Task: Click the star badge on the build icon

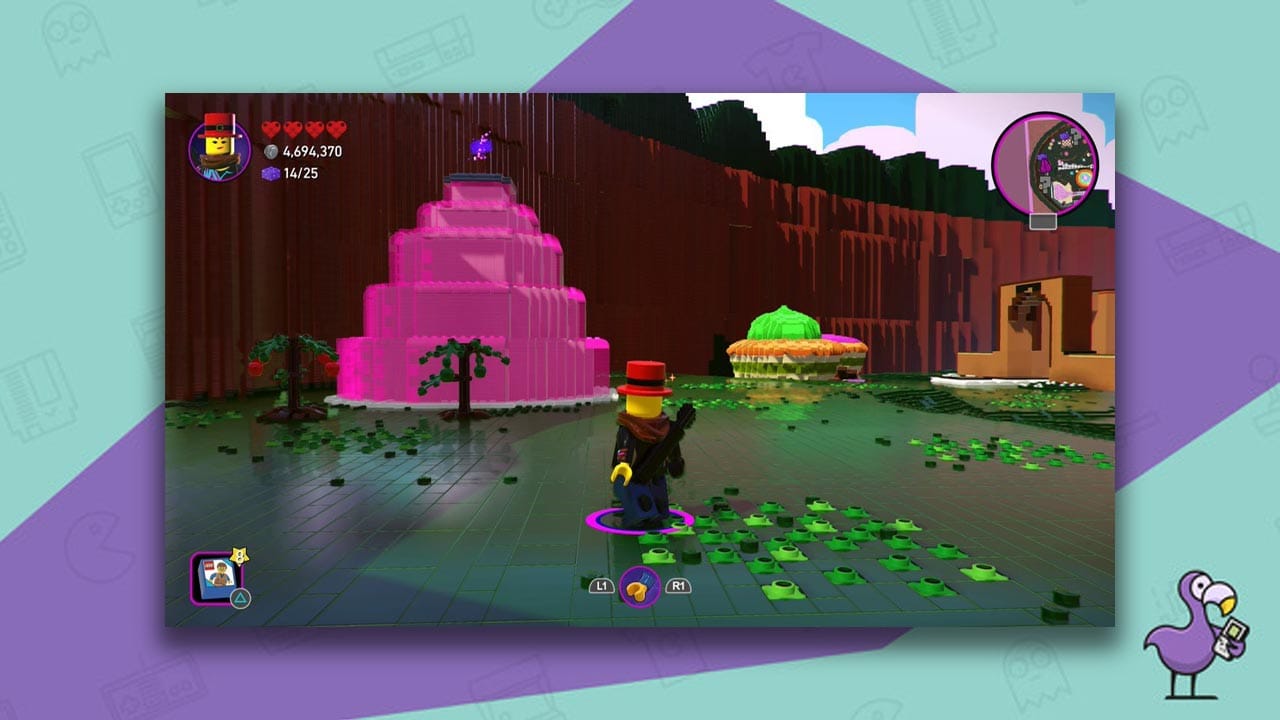Action: tap(239, 557)
